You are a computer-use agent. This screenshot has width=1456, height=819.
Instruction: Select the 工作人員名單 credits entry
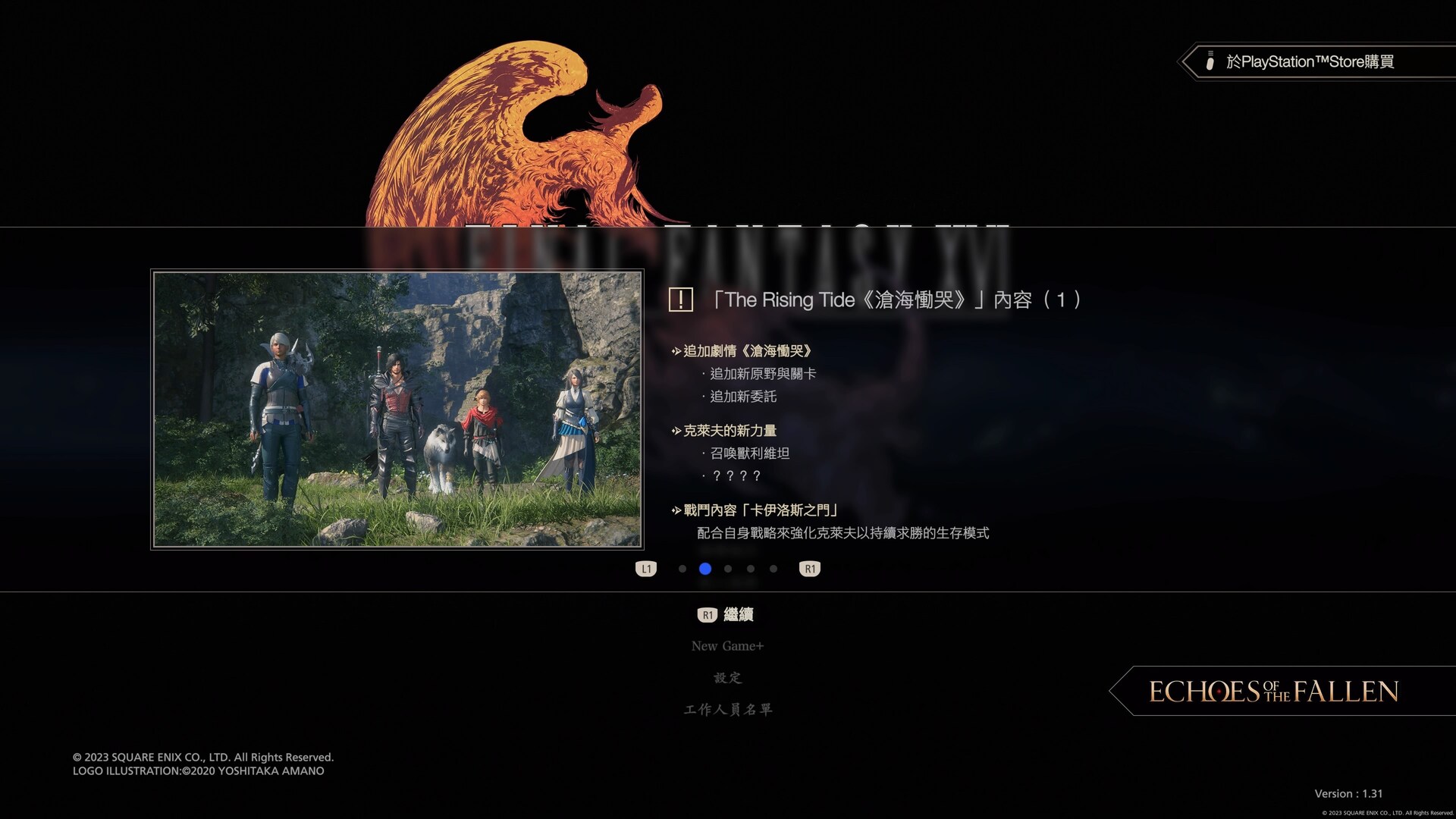click(727, 709)
